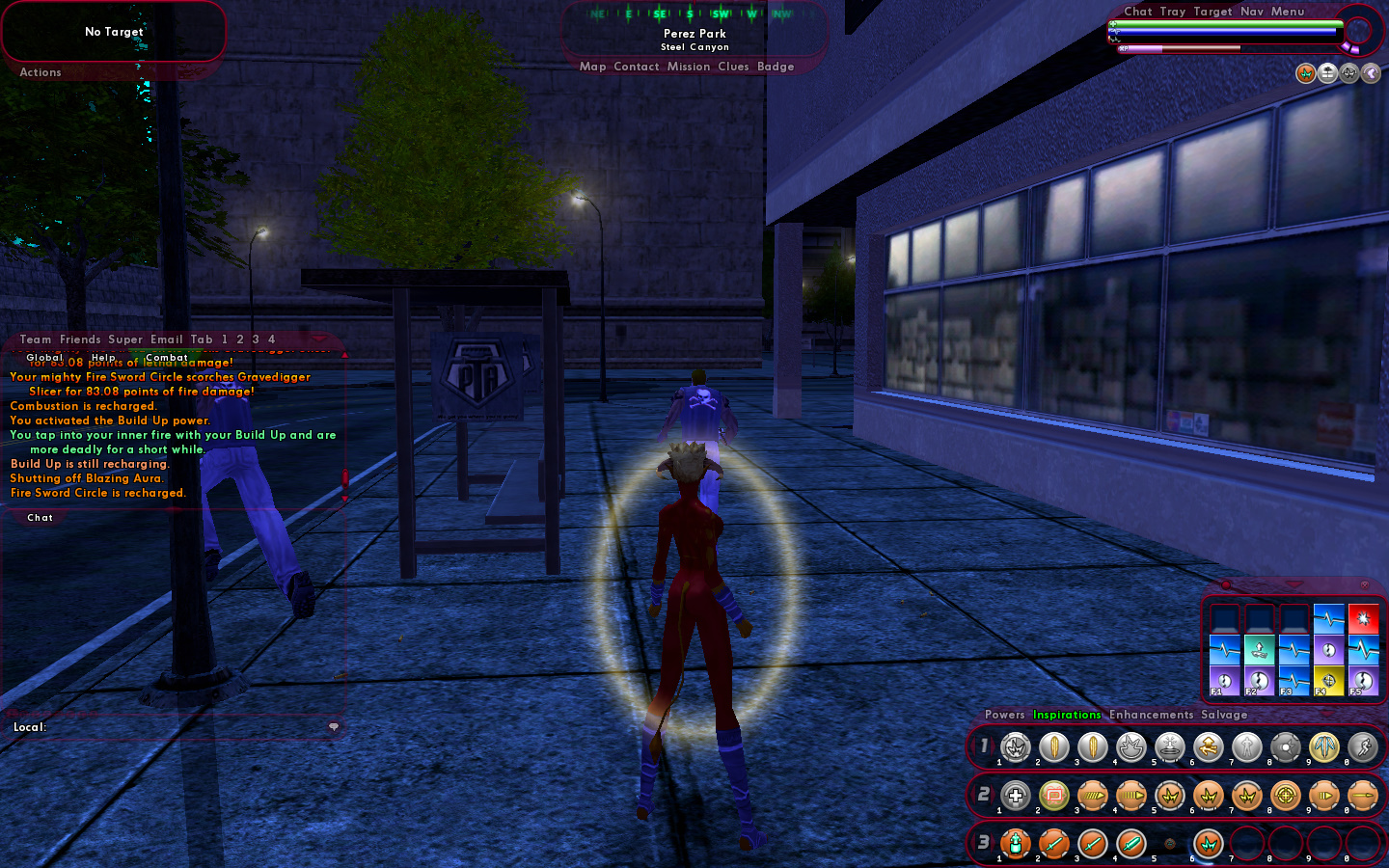Open the Salvage window
1389x868 pixels.
click(1224, 715)
